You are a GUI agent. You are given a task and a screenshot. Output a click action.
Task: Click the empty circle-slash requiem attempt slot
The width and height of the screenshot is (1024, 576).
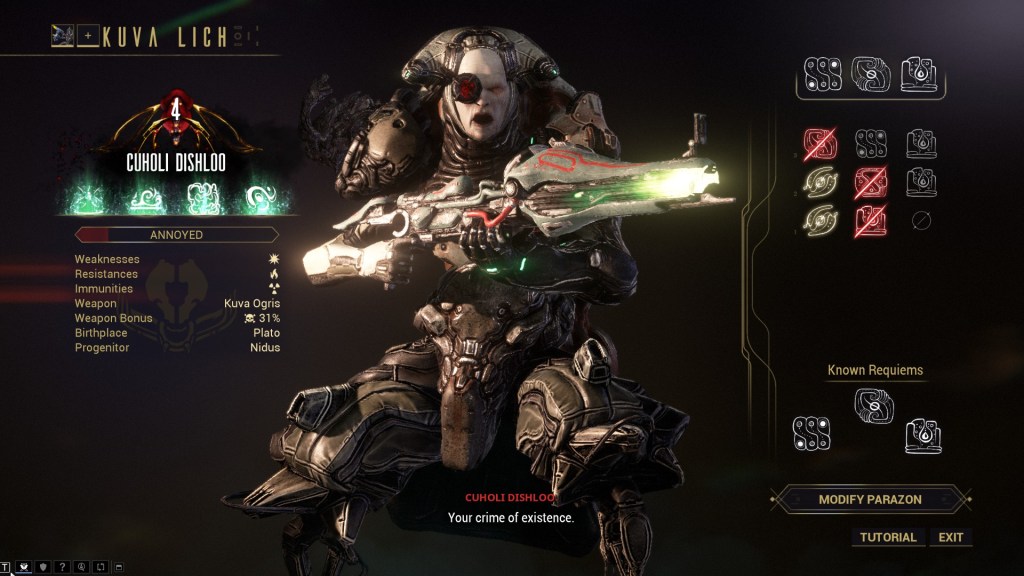point(921,221)
